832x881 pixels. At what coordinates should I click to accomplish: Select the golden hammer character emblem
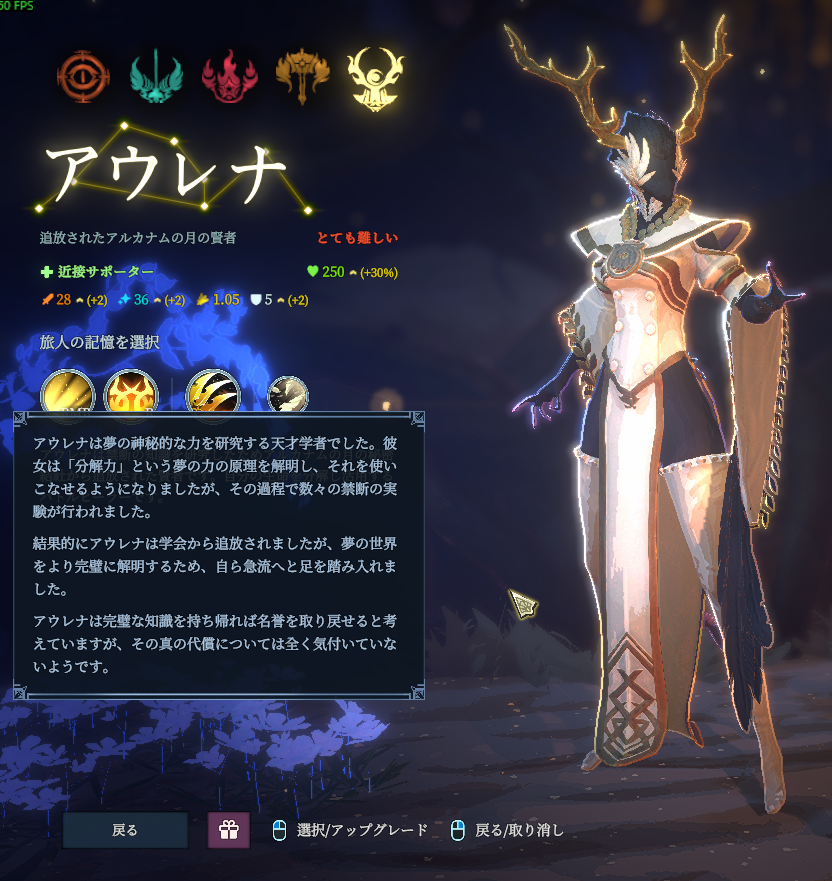coord(302,77)
